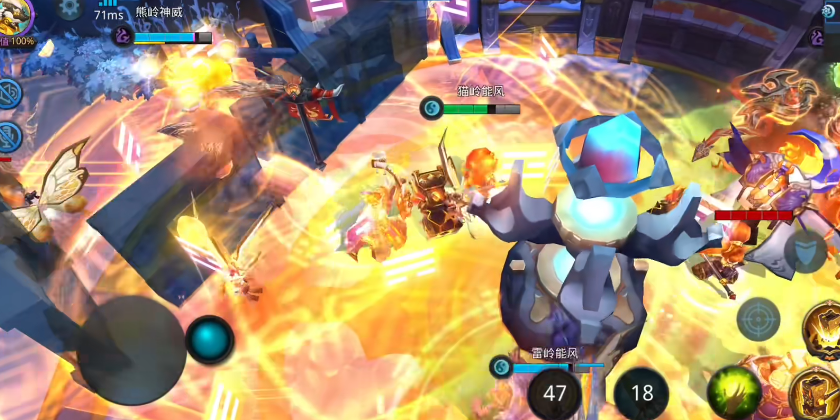Tap the glowing cyan joystick knob
Image resolution: width=840 pixels, height=420 pixels.
(x=210, y=339)
